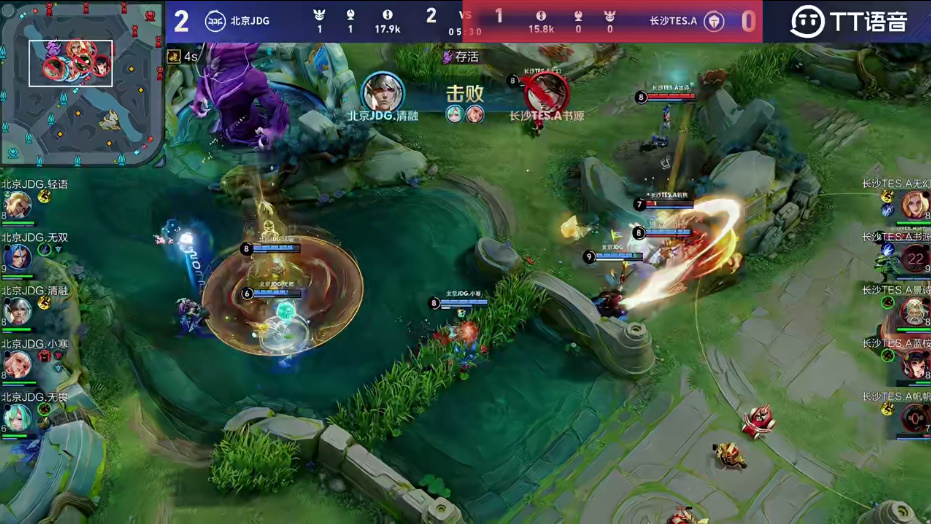Select 长沙TES.A蓝桉 player portrait

(x=914, y=365)
